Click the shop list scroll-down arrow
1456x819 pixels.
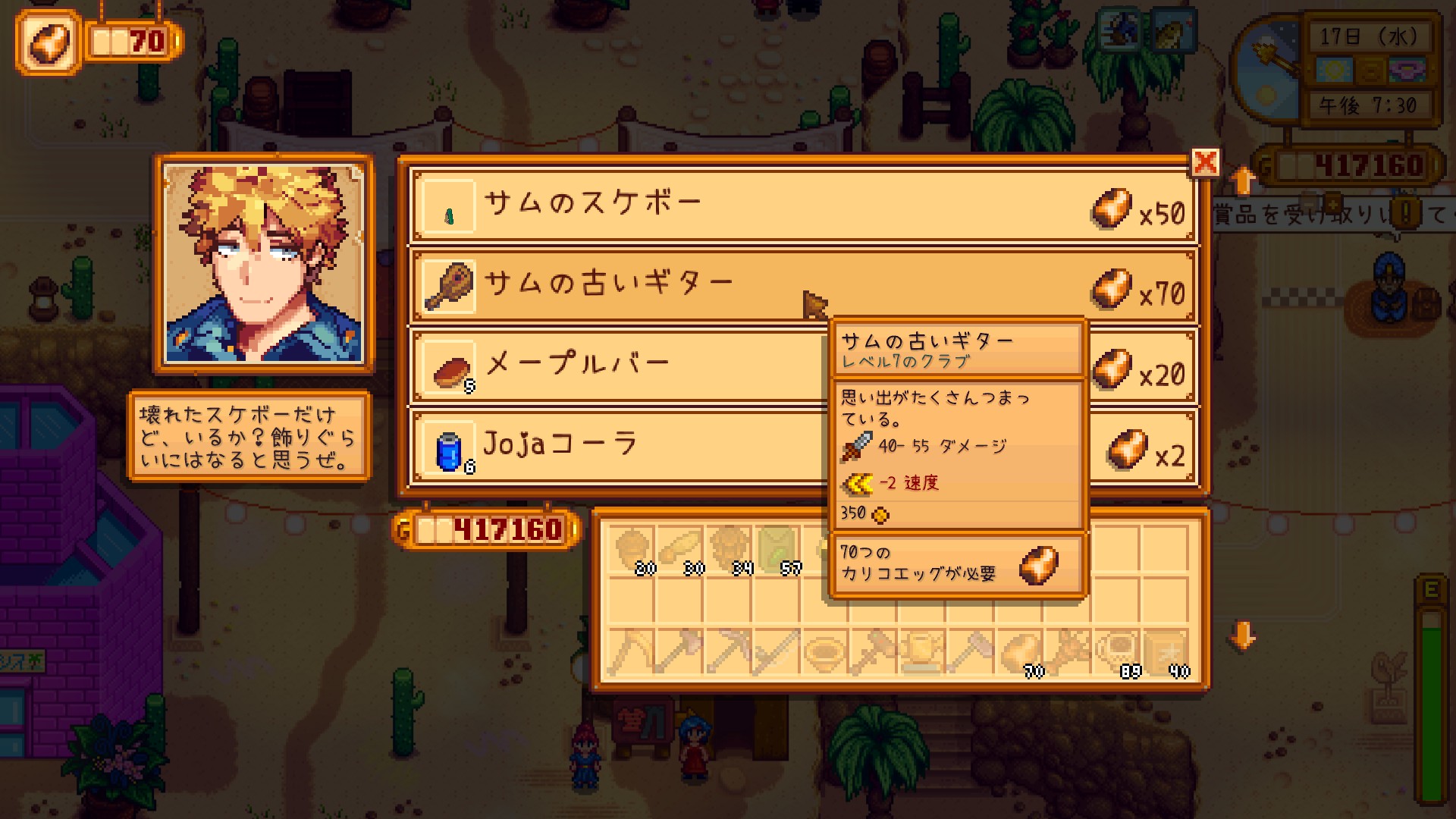coord(1242,637)
